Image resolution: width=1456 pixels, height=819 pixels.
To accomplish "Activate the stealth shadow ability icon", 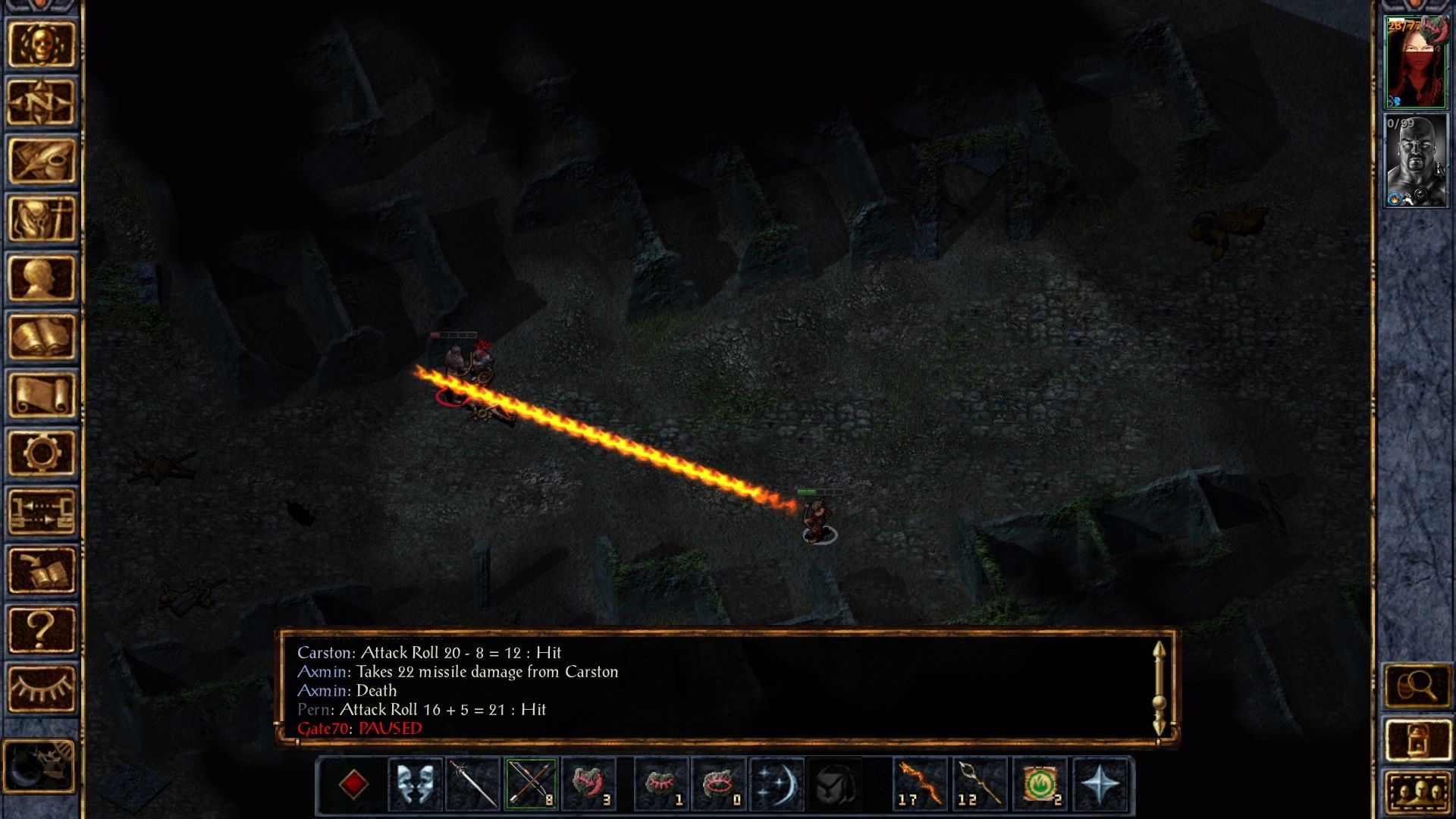I will coord(836,783).
